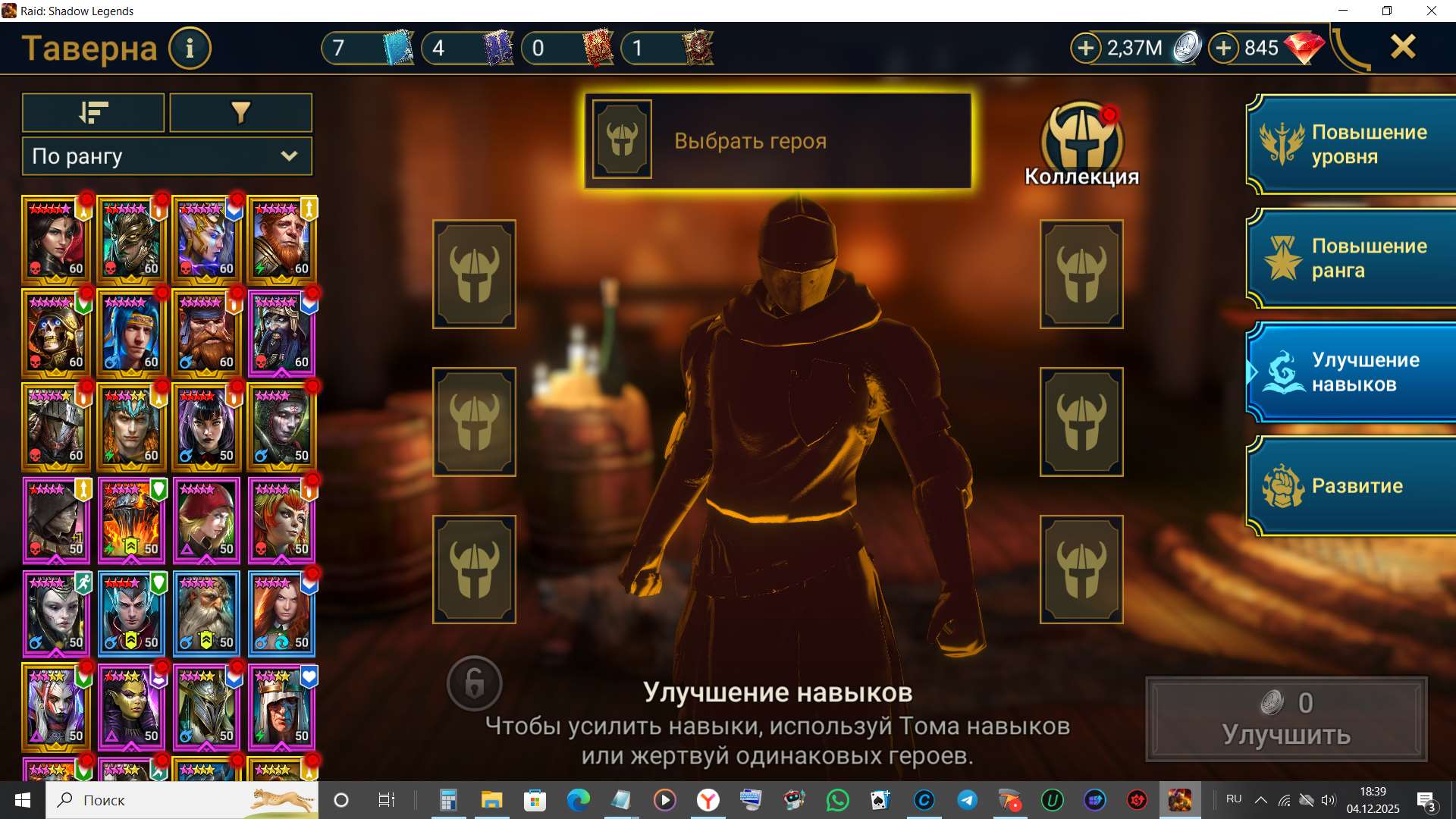The height and width of the screenshot is (819, 1456).
Task: Click the Поиск search field on taskbar
Action: click(106, 799)
